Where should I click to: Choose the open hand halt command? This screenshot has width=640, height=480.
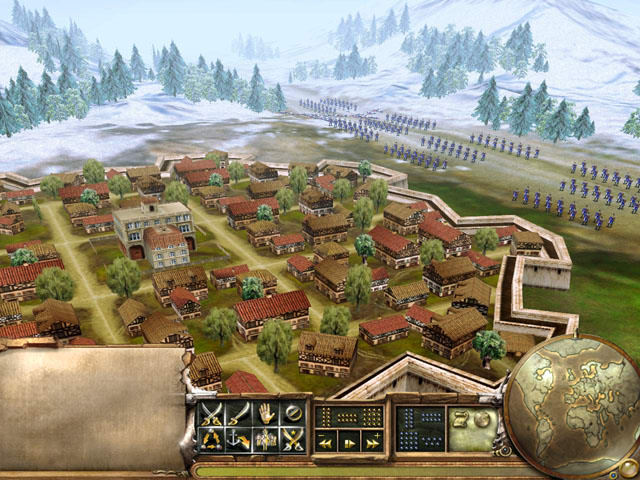point(266,412)
